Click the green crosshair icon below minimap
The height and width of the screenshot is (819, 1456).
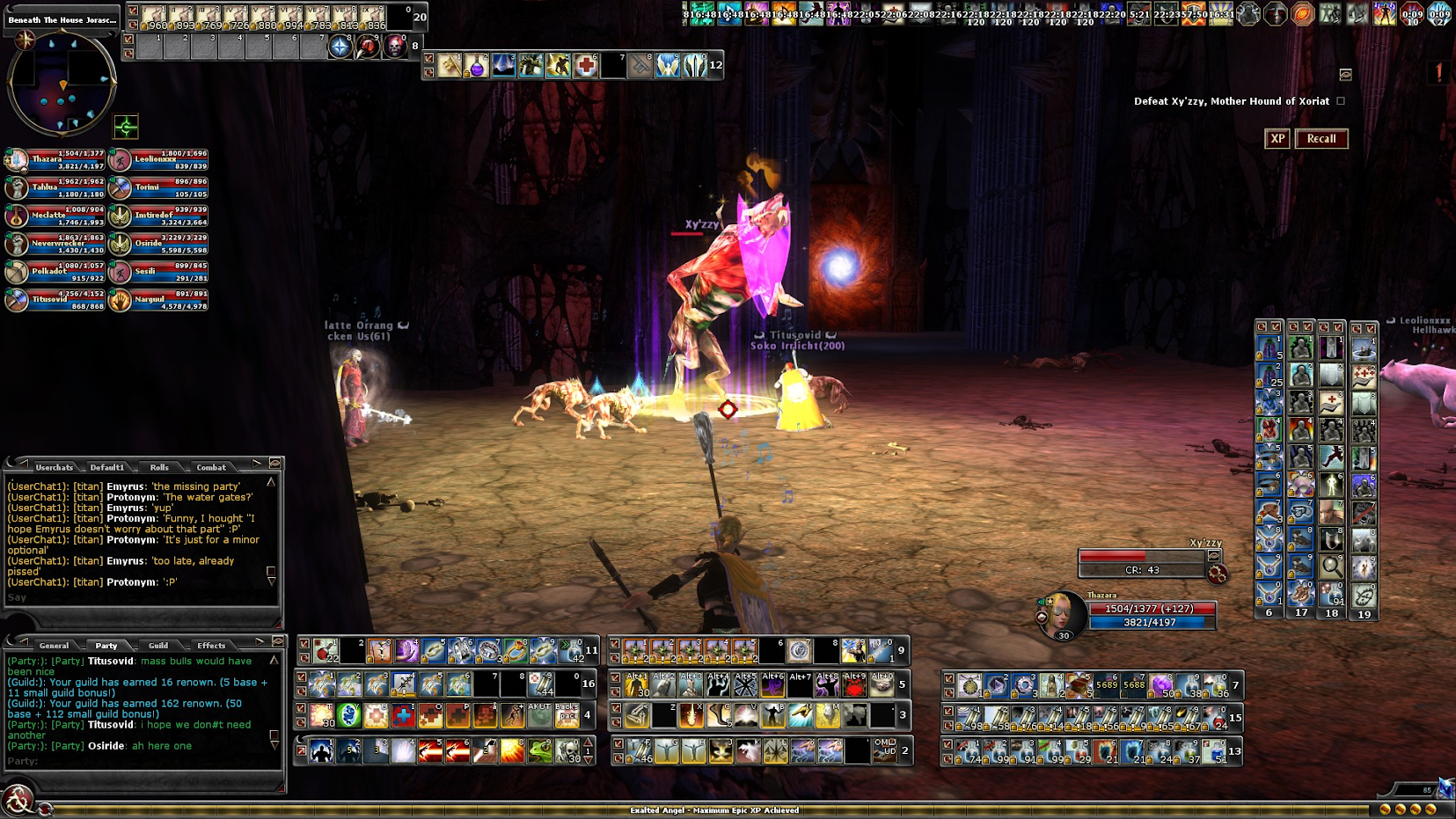pyautogui.click(x=126, y=128)
